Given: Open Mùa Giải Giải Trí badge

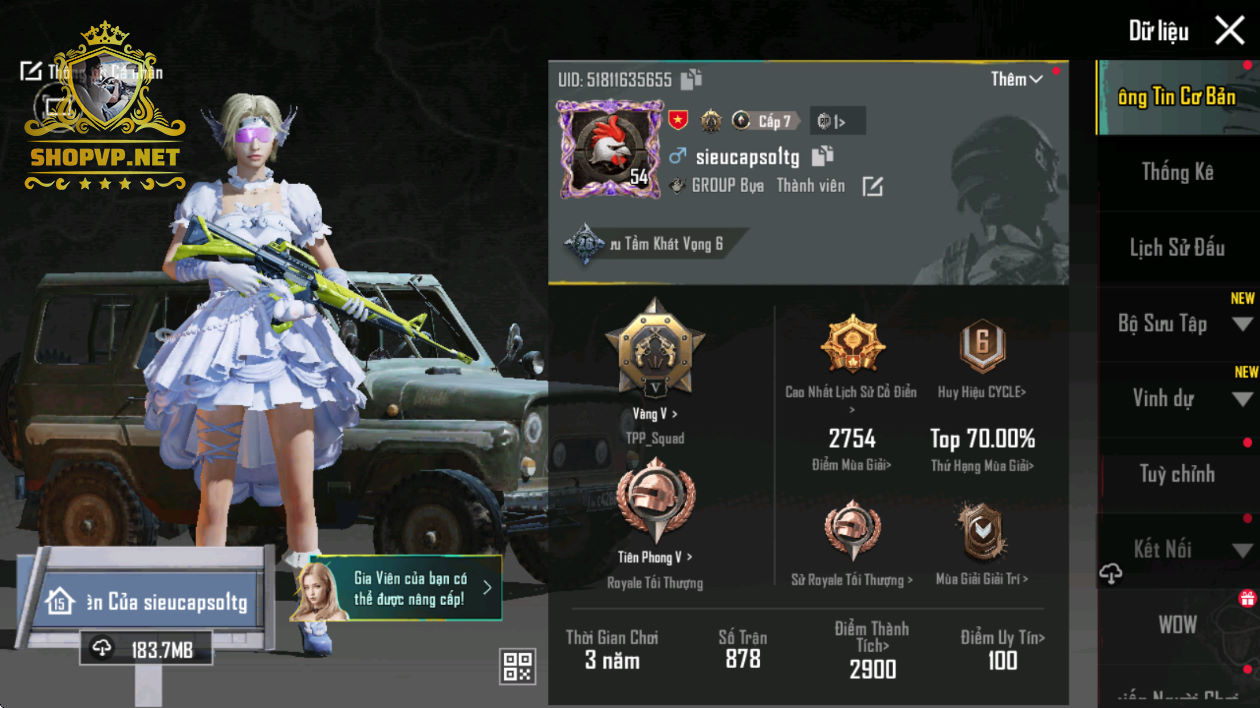Looking at the screenshot, I should tap(981, 535).
